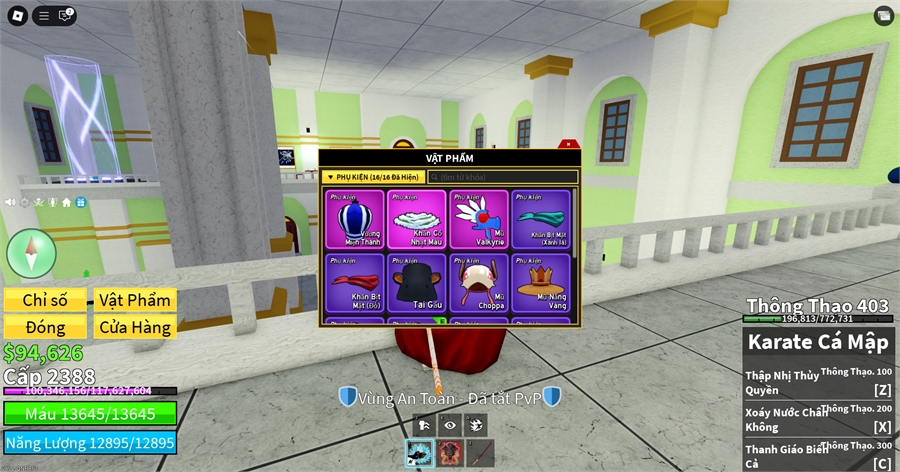
Task: Select the highlighted Karate Cá Mập hotbar slot
Action: 420,454
